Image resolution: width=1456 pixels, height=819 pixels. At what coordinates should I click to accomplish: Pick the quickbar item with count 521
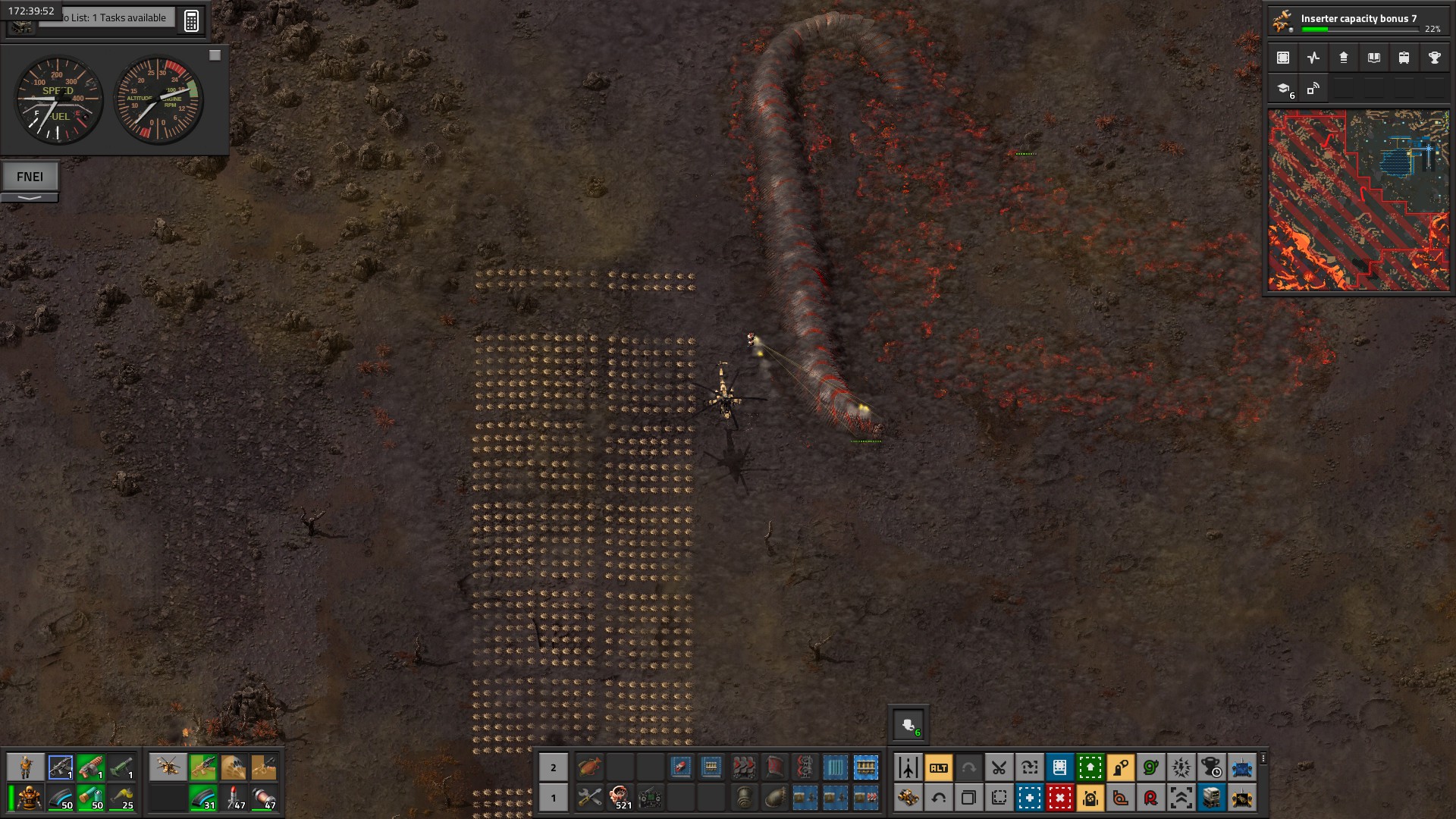[620, 798]
